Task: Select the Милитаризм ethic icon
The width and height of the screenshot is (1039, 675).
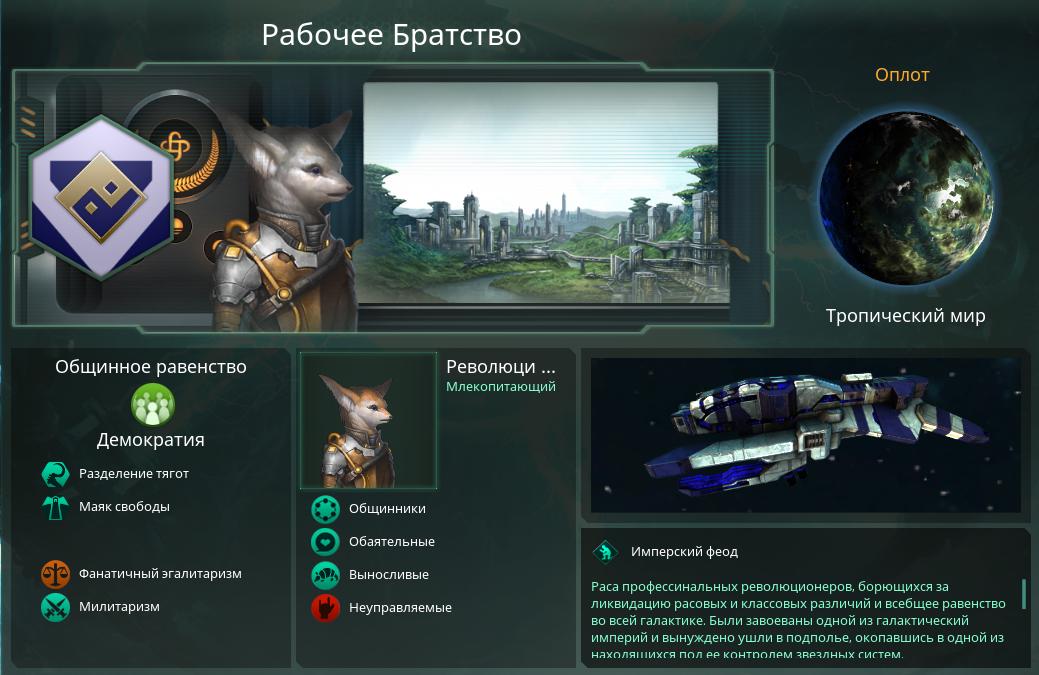Action: point(55,607)
